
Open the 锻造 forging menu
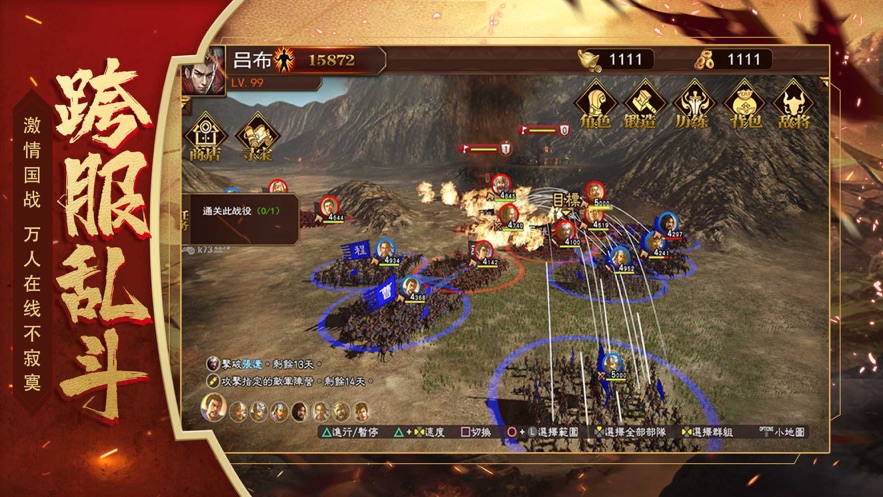(x=645, y=104)
